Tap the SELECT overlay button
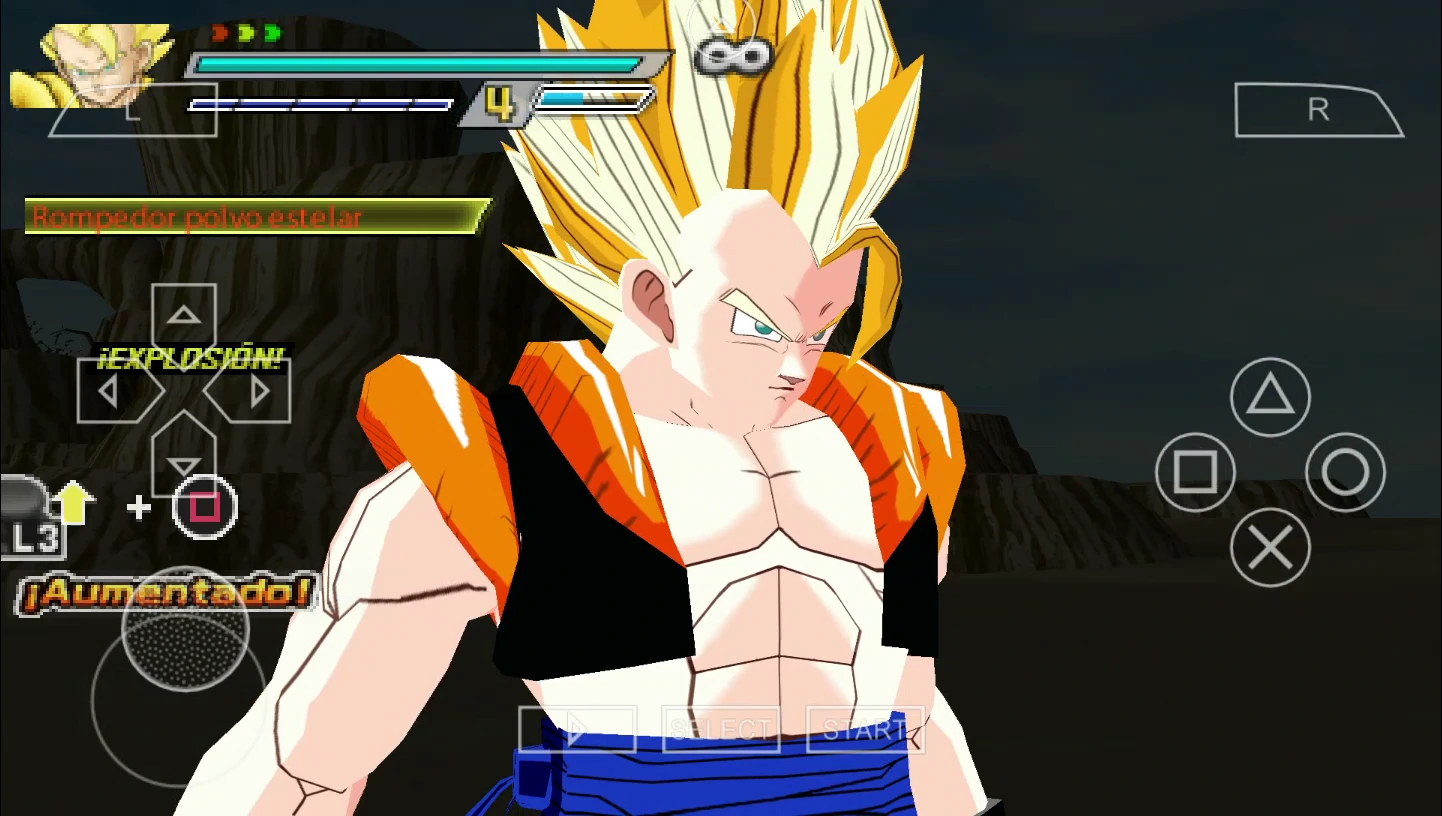1442x816 pixels. [x=722, y=729]
